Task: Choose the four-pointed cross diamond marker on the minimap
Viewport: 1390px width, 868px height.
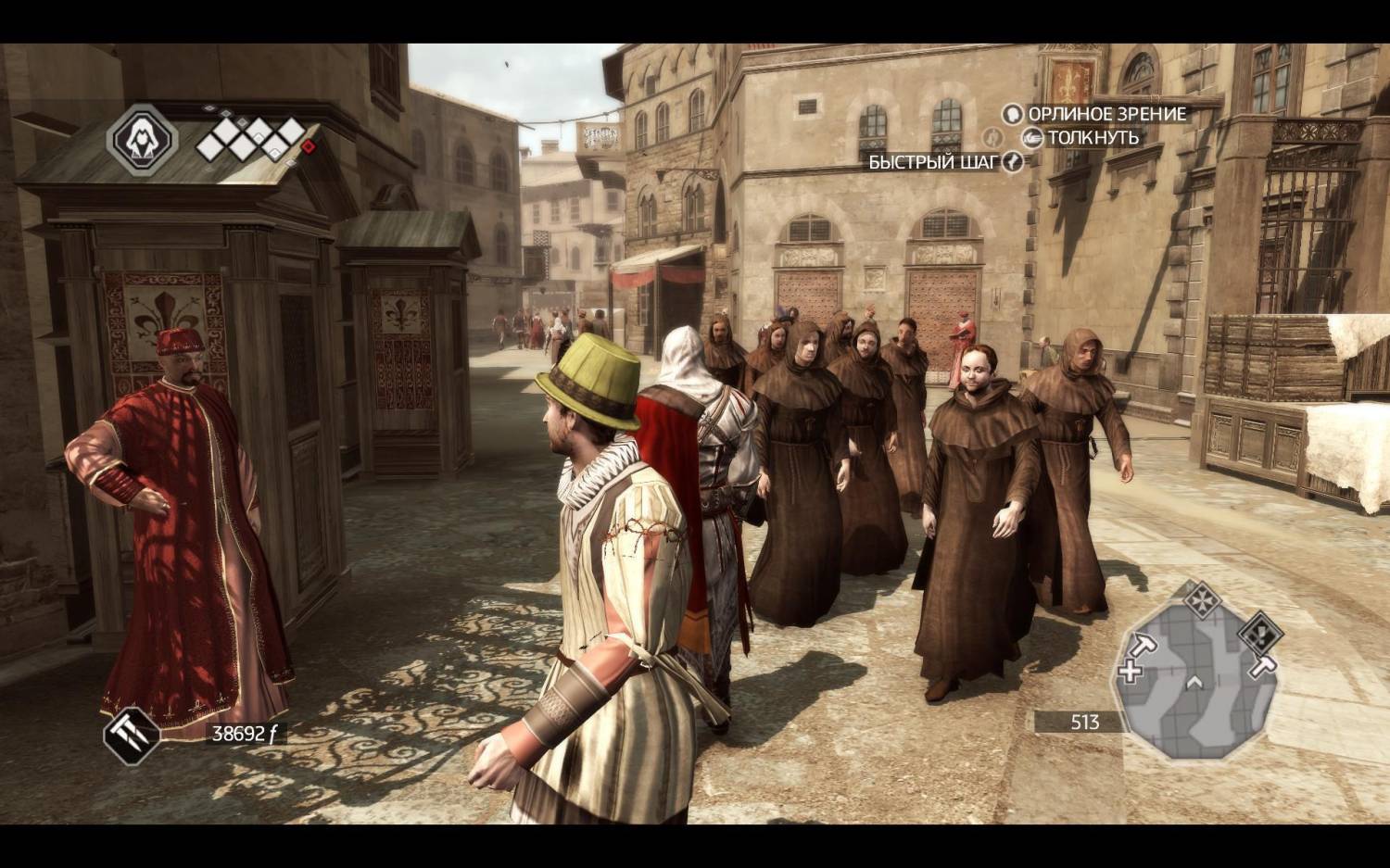Action: pos(1202,597)
